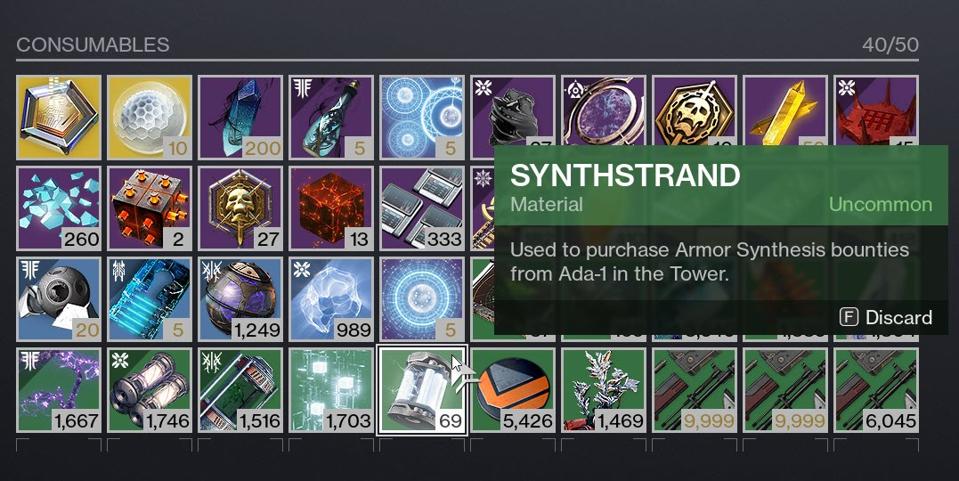The width and height of the screenshot is (959, 481).
Task: Choose the twin canisters stack of 1,746
Action: pos(150,390)
